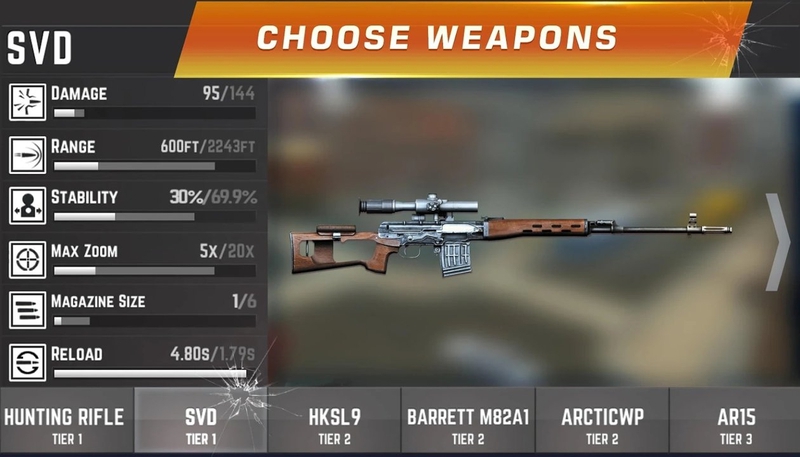Switch to the HKSL9 weapon

pyautogui.click(x=334, y=423)
